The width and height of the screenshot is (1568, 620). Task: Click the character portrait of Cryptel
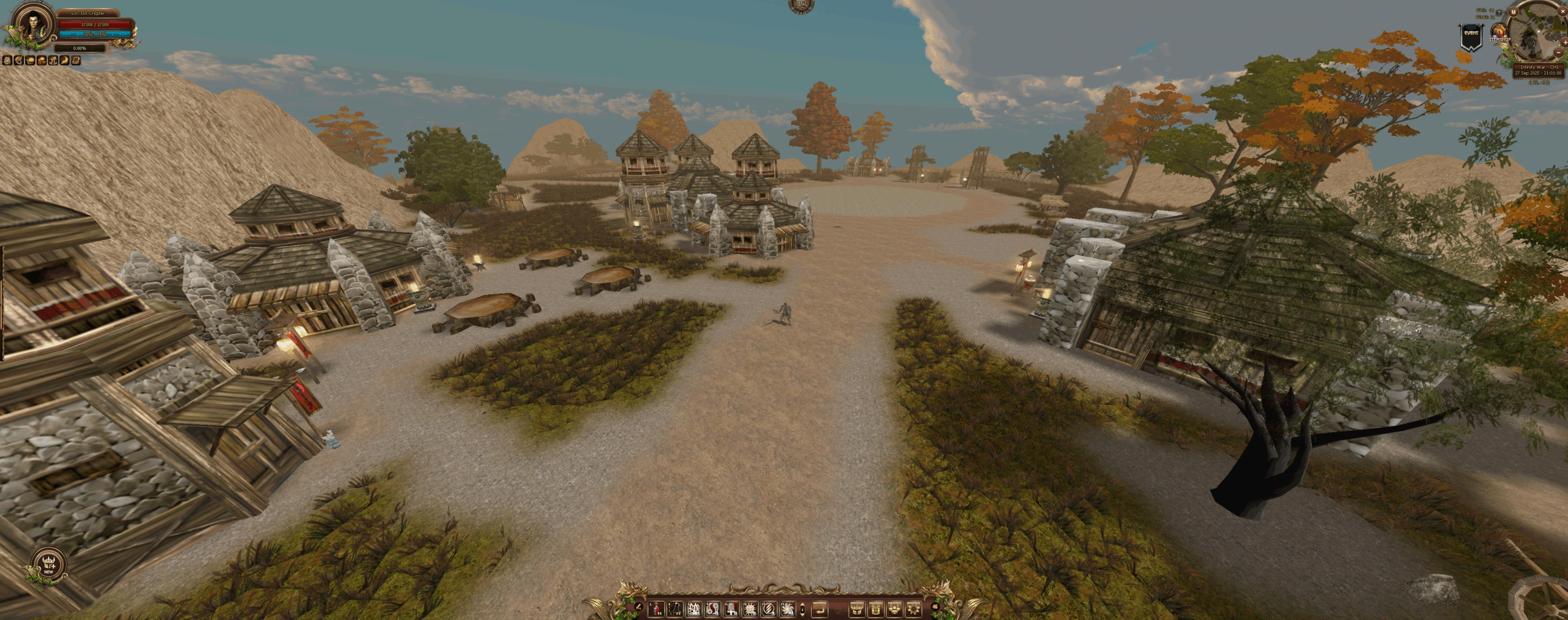[32, 24]
